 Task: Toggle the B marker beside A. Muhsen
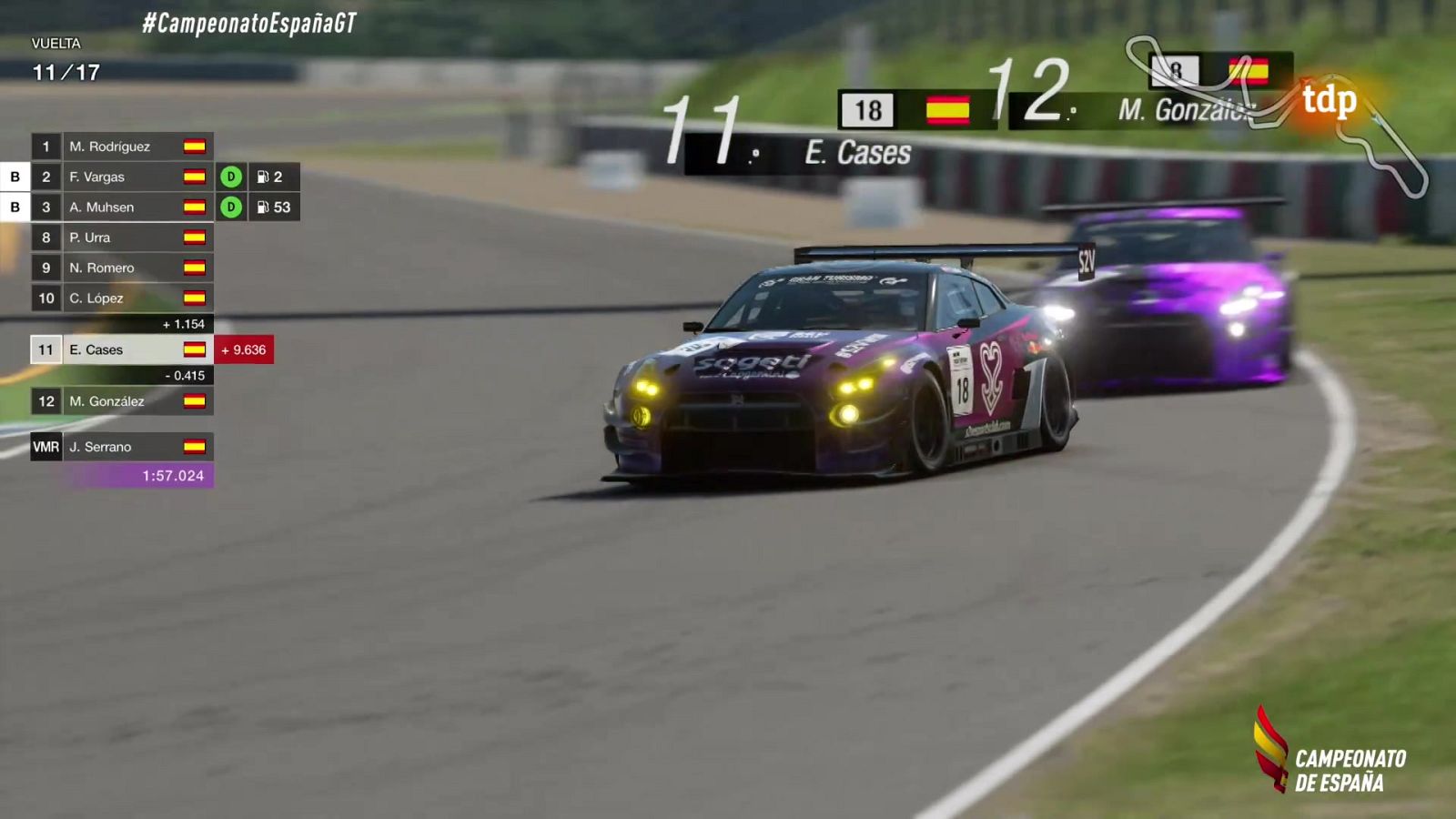[15, 207]
